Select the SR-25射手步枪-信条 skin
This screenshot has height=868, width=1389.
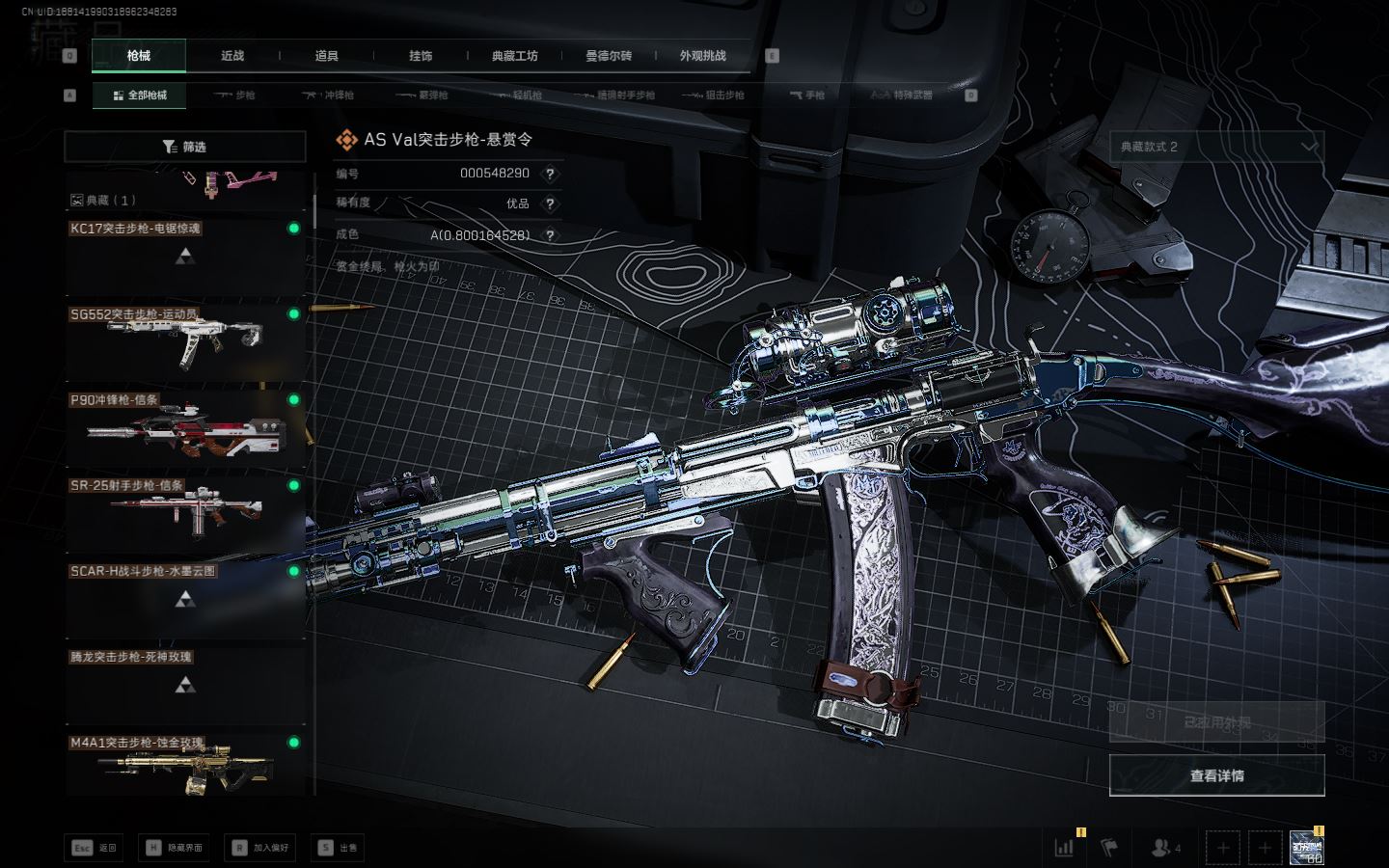185,512
